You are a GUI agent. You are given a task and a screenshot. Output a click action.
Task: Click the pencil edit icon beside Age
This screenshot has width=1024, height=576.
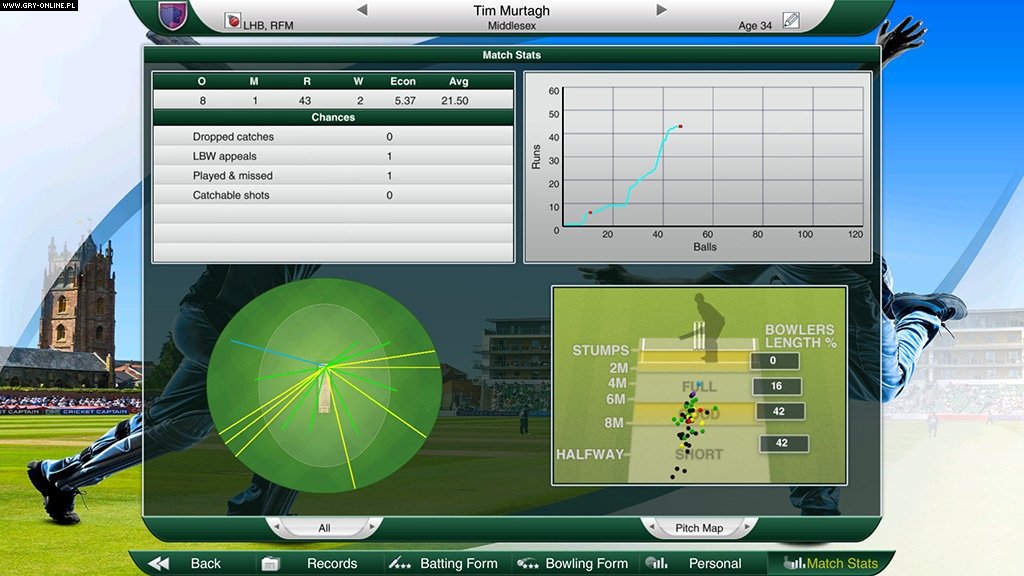(791, 20)
